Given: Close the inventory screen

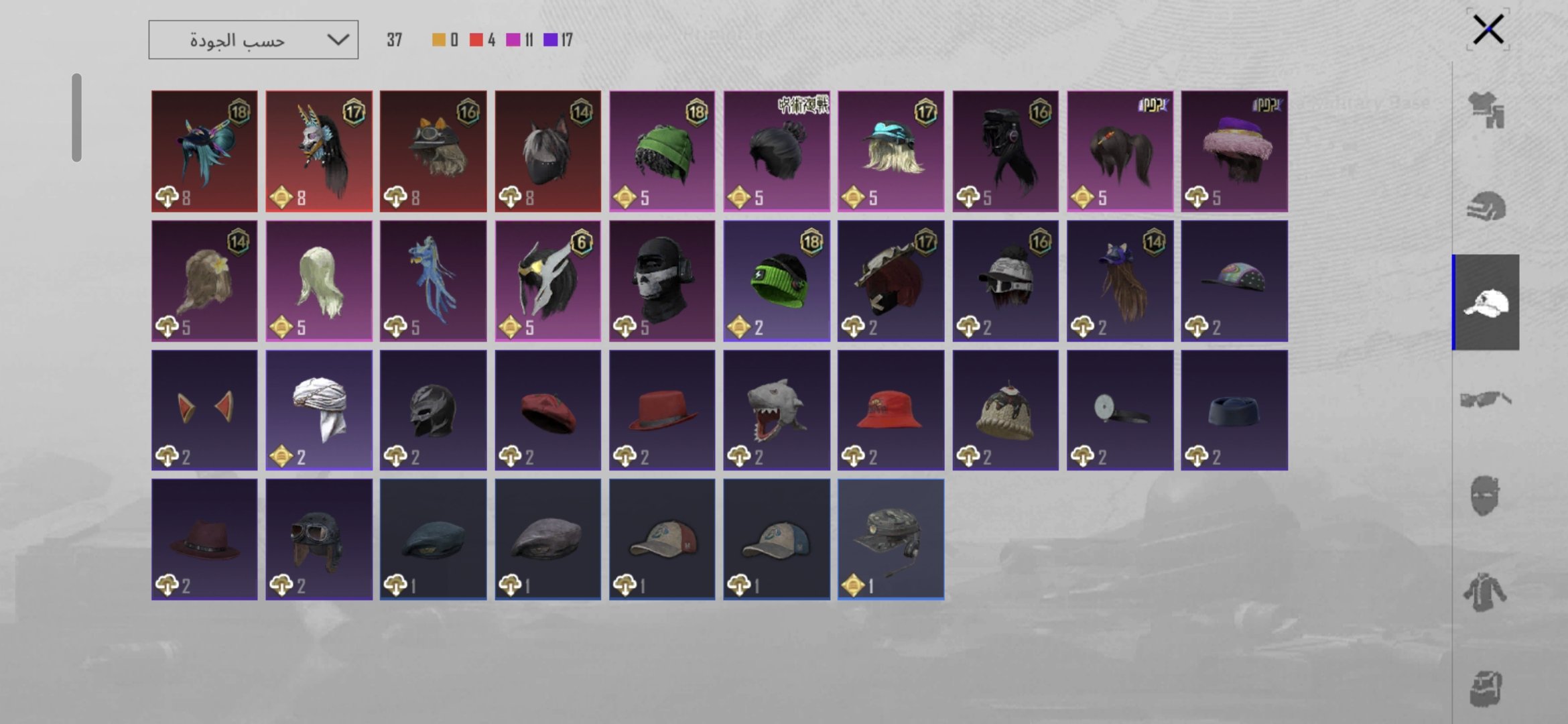Looking at the screenshot, I should (x=1488, y=29).
